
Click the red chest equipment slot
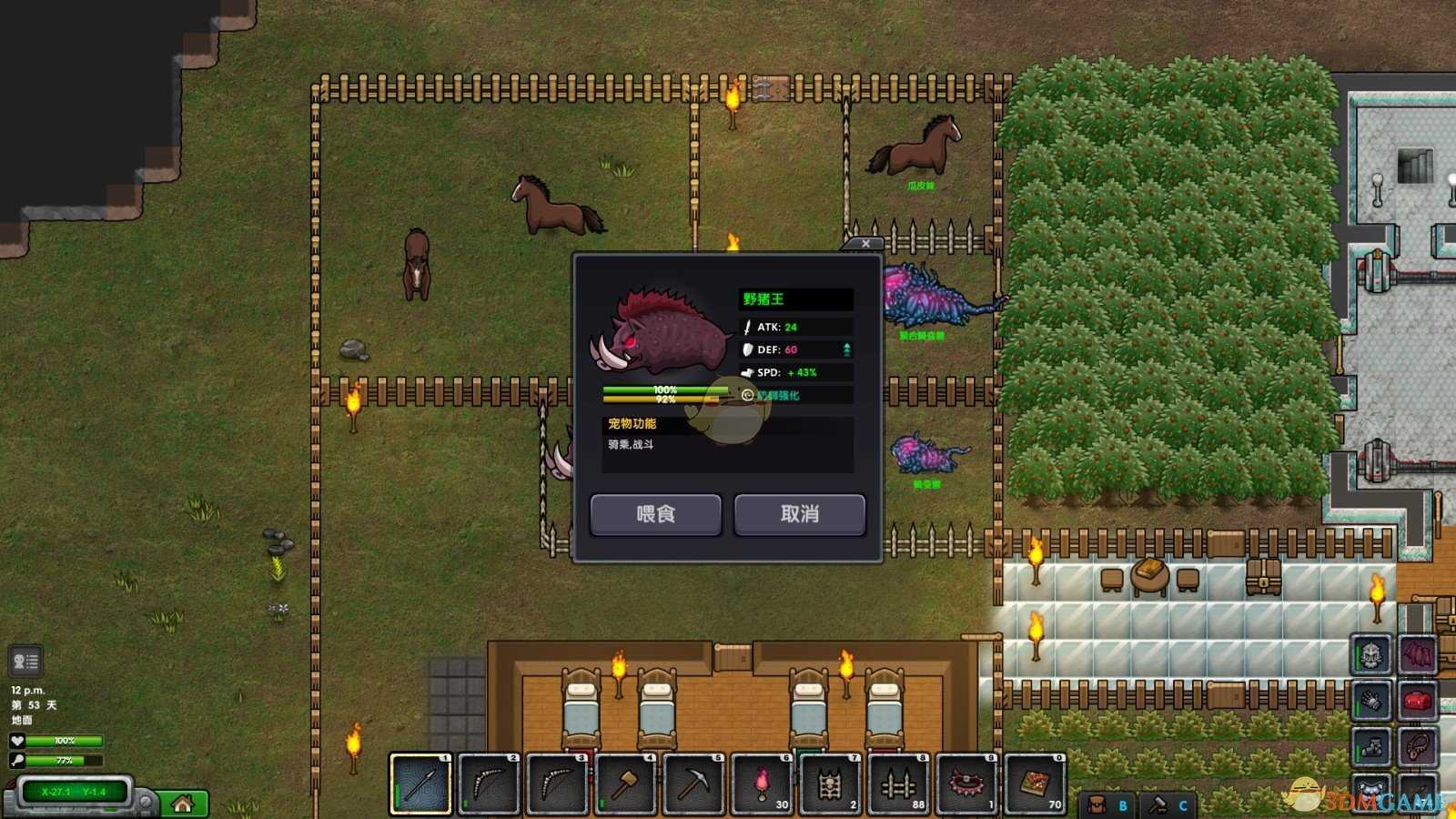click(1418, 701)
